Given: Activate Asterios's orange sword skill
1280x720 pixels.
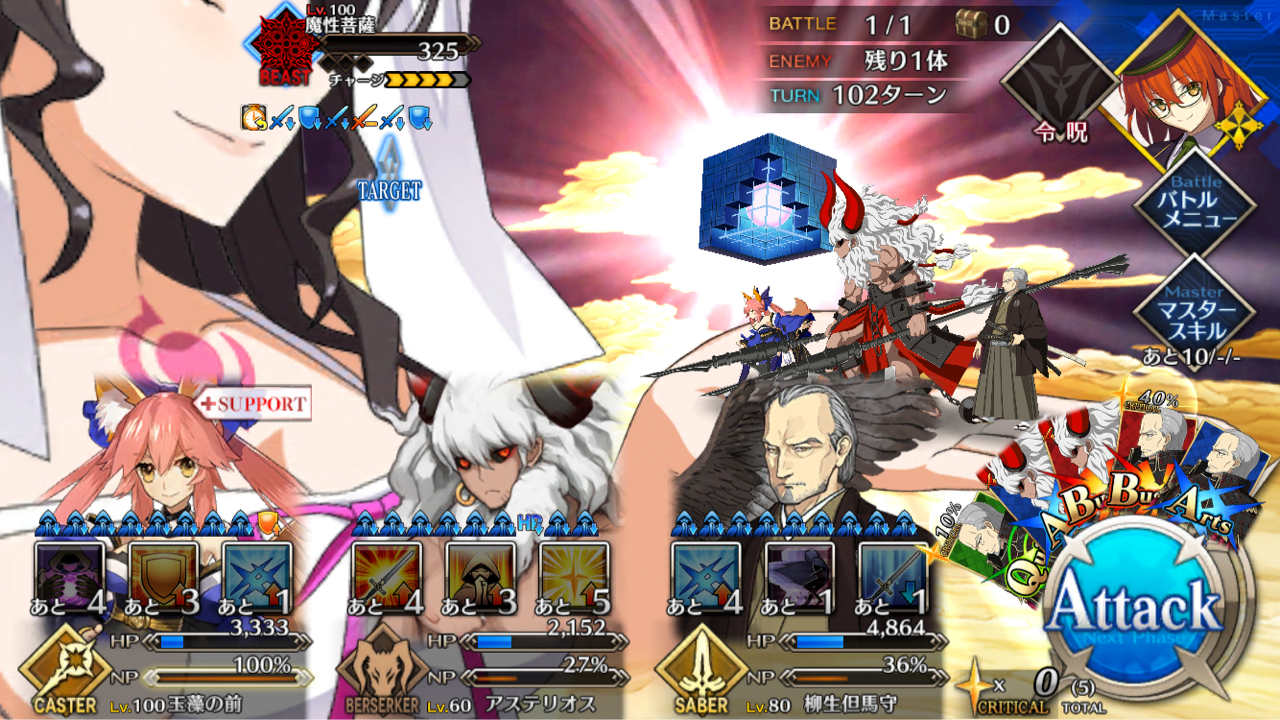Looking at the screenshot, I should pyautogui.click(x=387, y=576).
